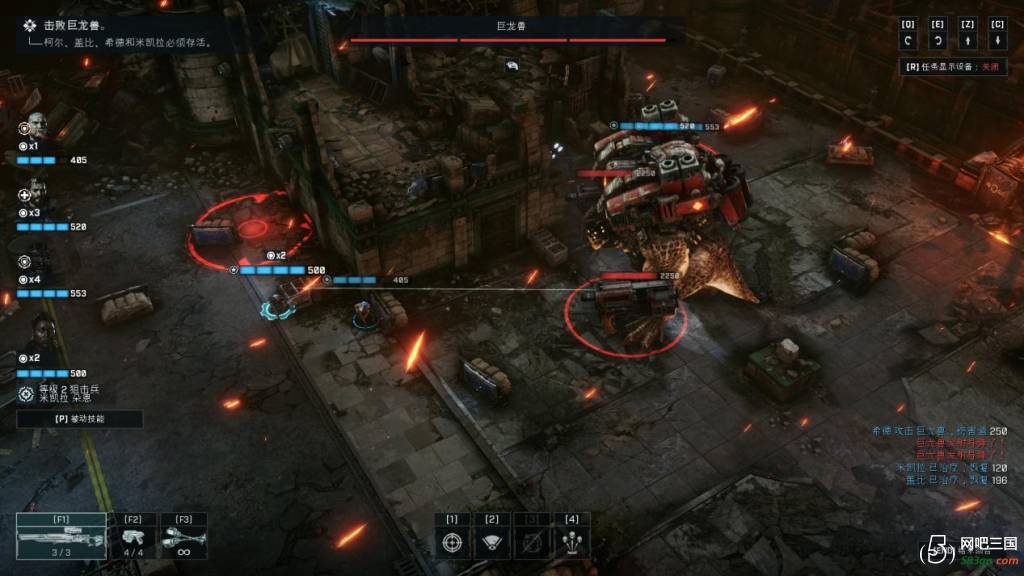Select the sniper Mikayla portrait

pos(38,330)
